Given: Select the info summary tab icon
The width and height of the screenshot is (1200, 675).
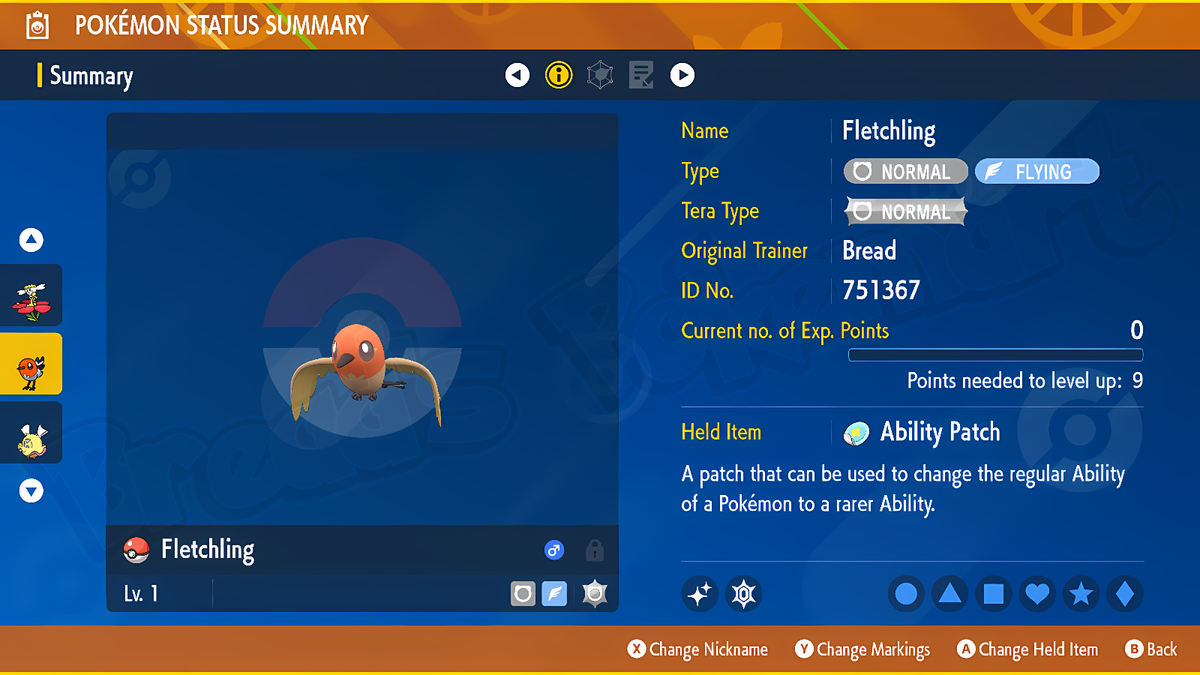Looking at the screenshot, I should pyautogui.click(x=558, y=75).
